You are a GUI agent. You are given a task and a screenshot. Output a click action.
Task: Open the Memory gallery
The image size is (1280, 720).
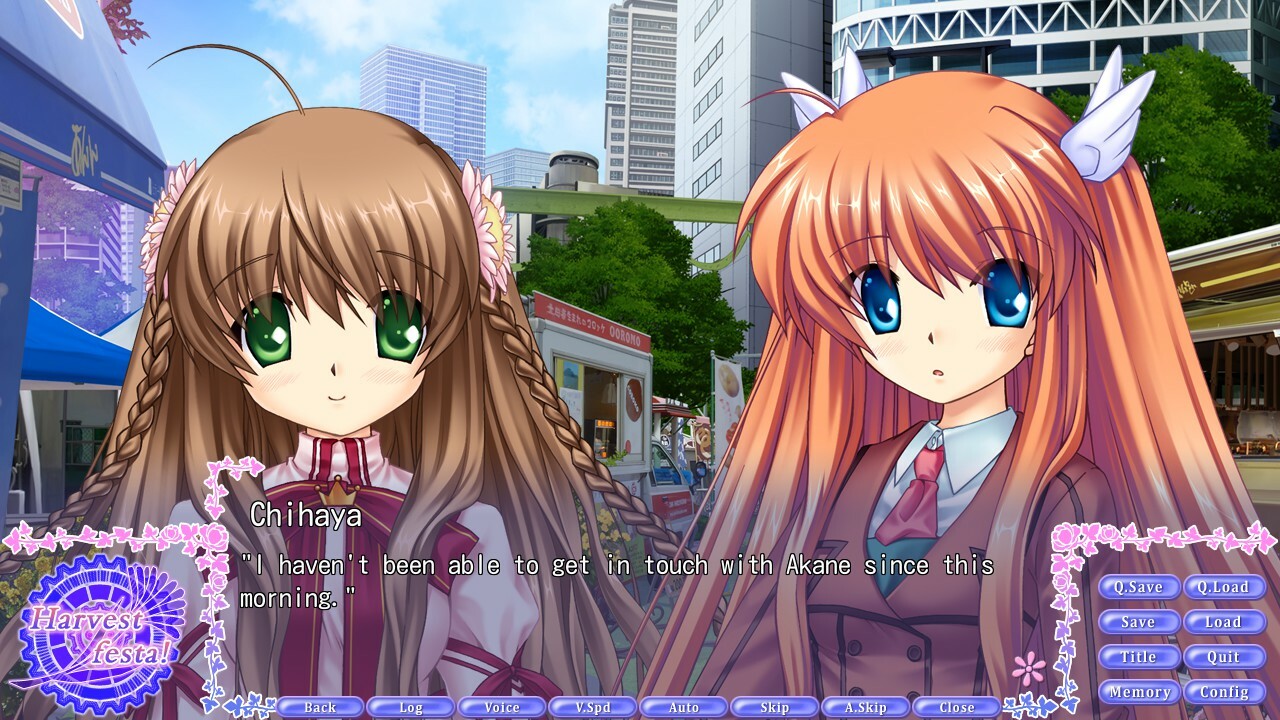pos(1139,691)
